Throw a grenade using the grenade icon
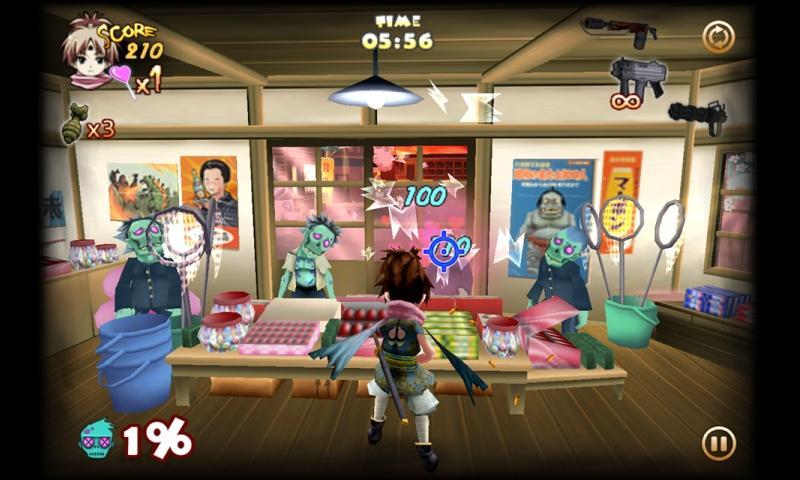800x480 pixels. (x=74, y=128)
